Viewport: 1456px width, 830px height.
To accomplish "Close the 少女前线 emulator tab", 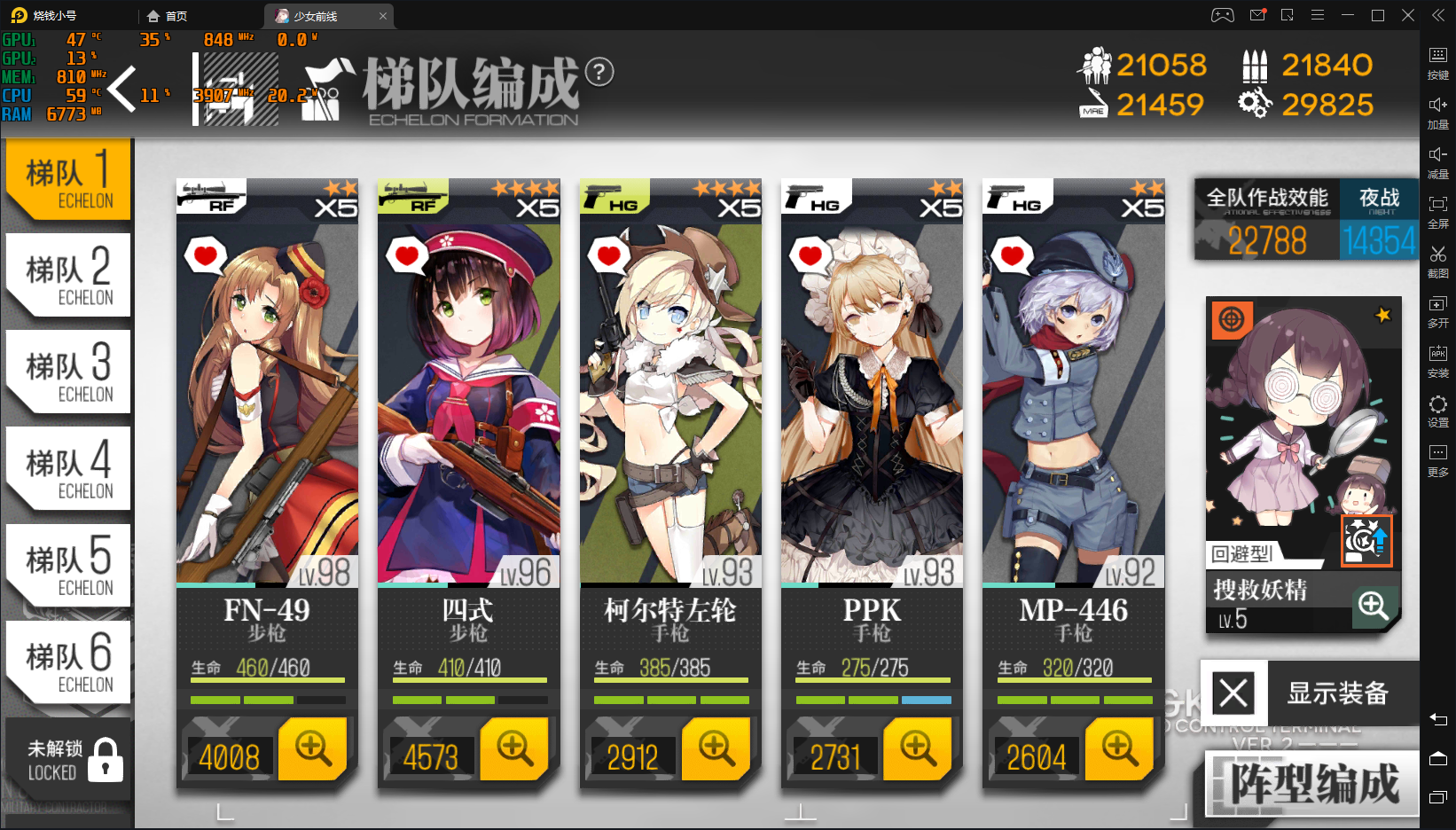I will (x=383, y=16).
